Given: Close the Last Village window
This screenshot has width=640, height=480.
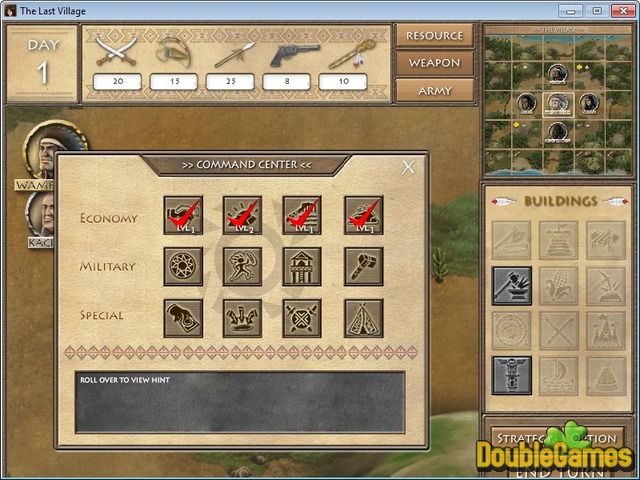Looking at the screenshot, I should coord(620,10).
